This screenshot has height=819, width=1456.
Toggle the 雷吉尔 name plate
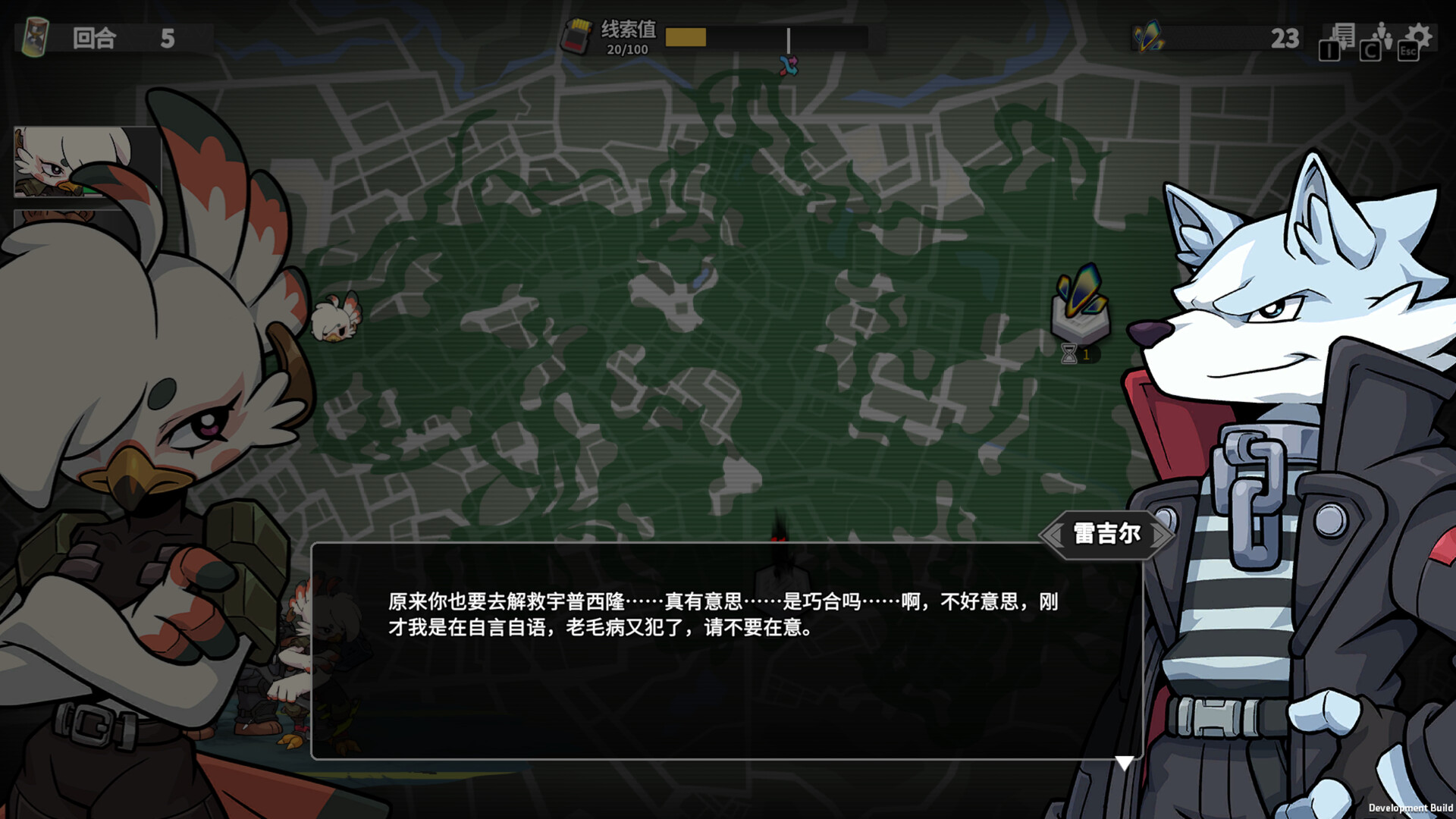[x=1104, y=534]
